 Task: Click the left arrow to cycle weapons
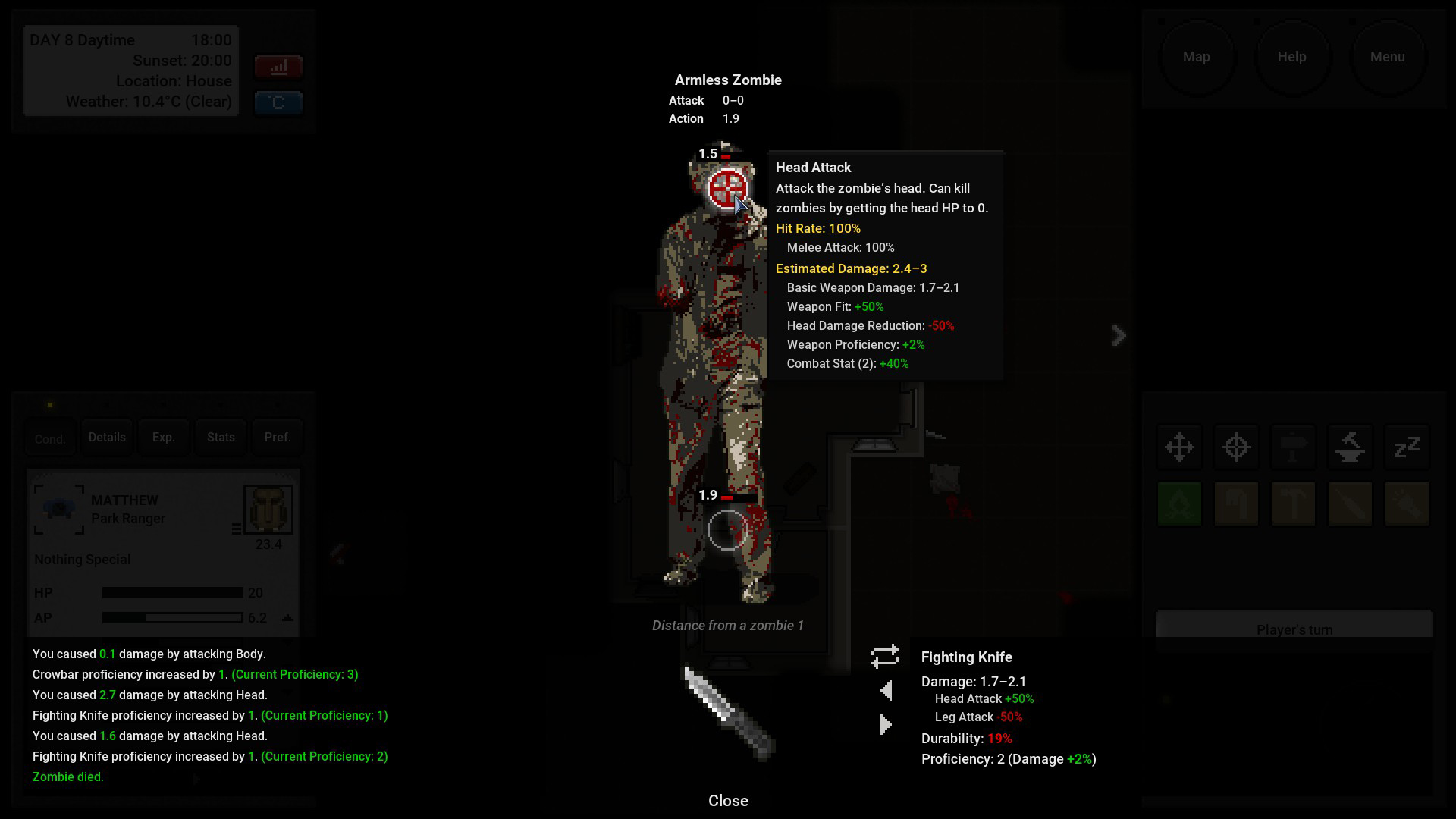click(x=885, y=690)
